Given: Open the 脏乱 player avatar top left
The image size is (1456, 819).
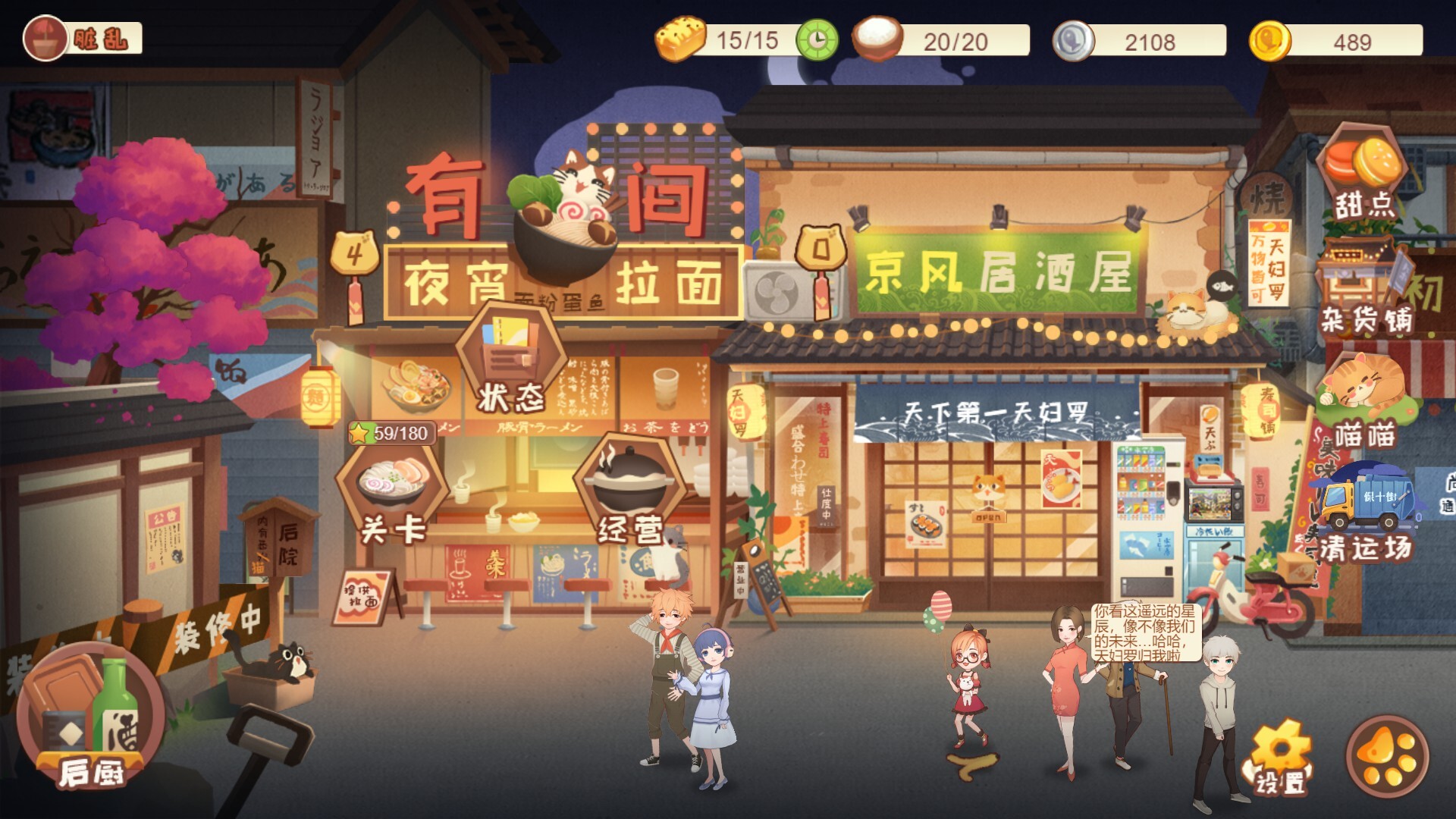Looking at the screenshot, I should point(45,36).
